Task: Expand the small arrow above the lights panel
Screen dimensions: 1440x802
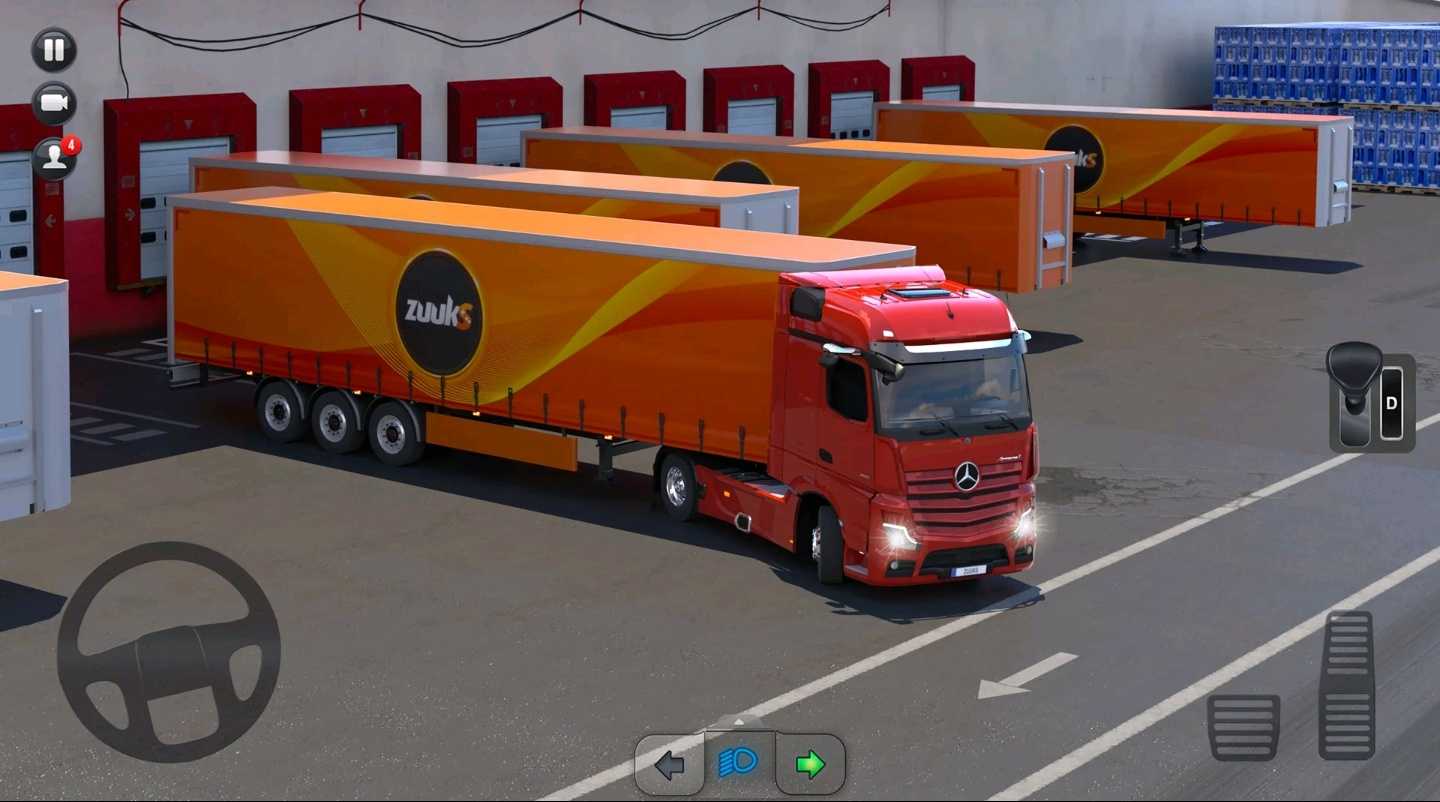Action: (x=739, y=721)
